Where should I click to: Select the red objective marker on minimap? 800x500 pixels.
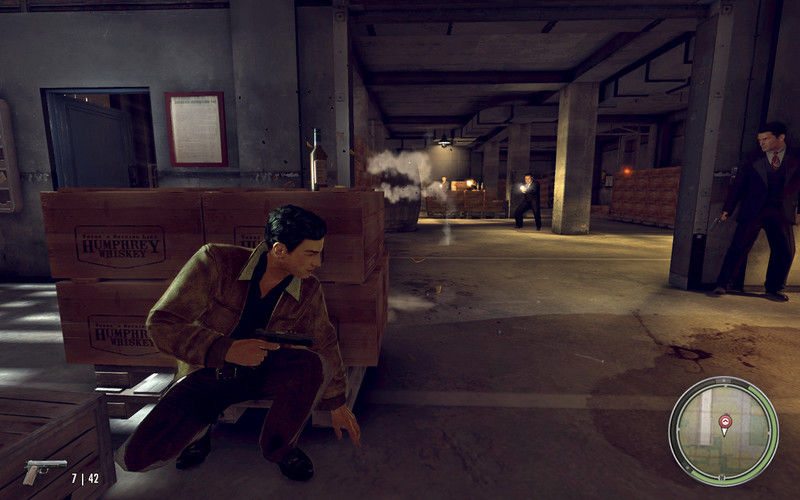point(725,422)
